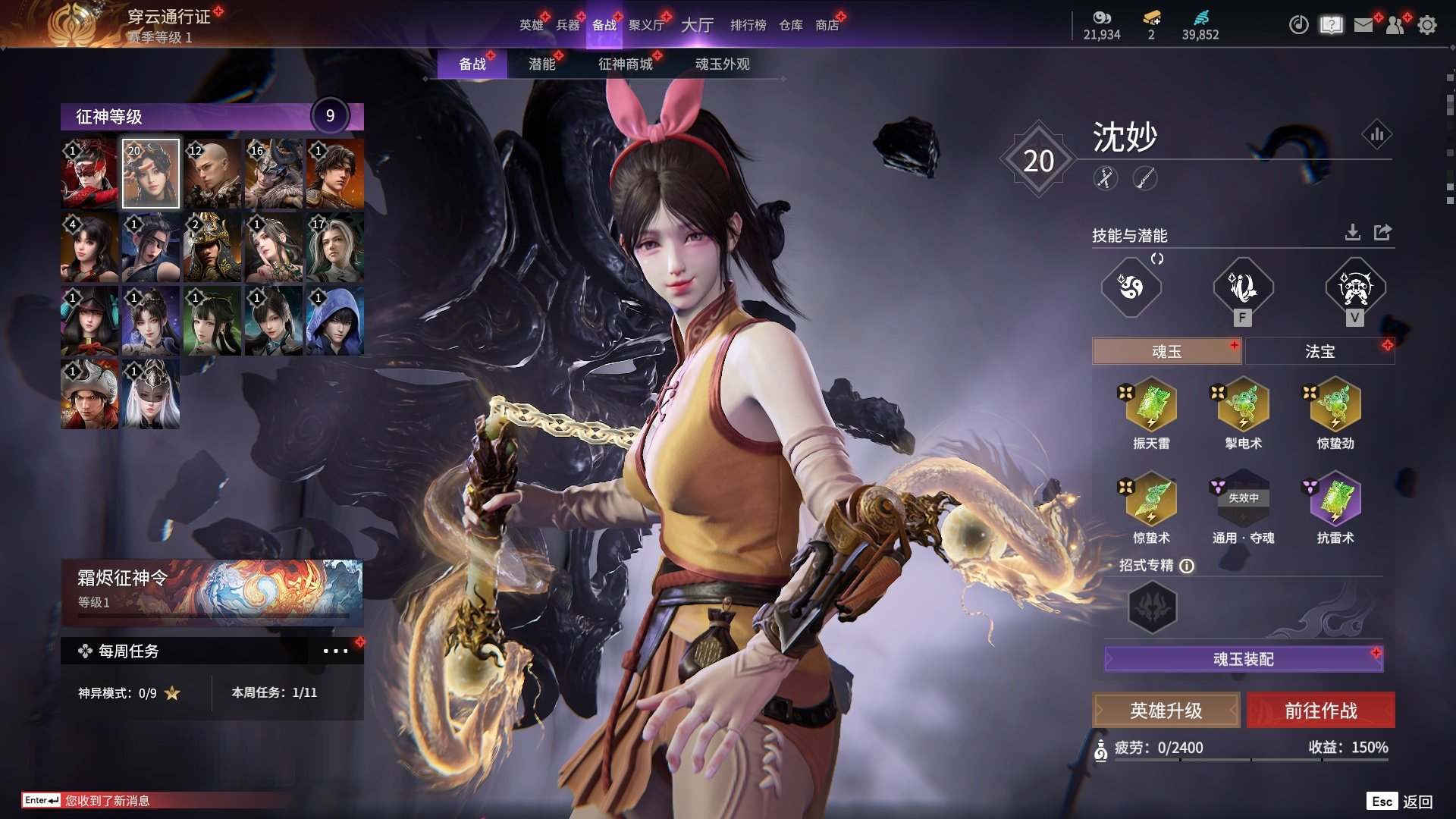Viewport: 1456px width, 819px height.
Task: Open the settings gear icon
Action: tap(1427, 25)
